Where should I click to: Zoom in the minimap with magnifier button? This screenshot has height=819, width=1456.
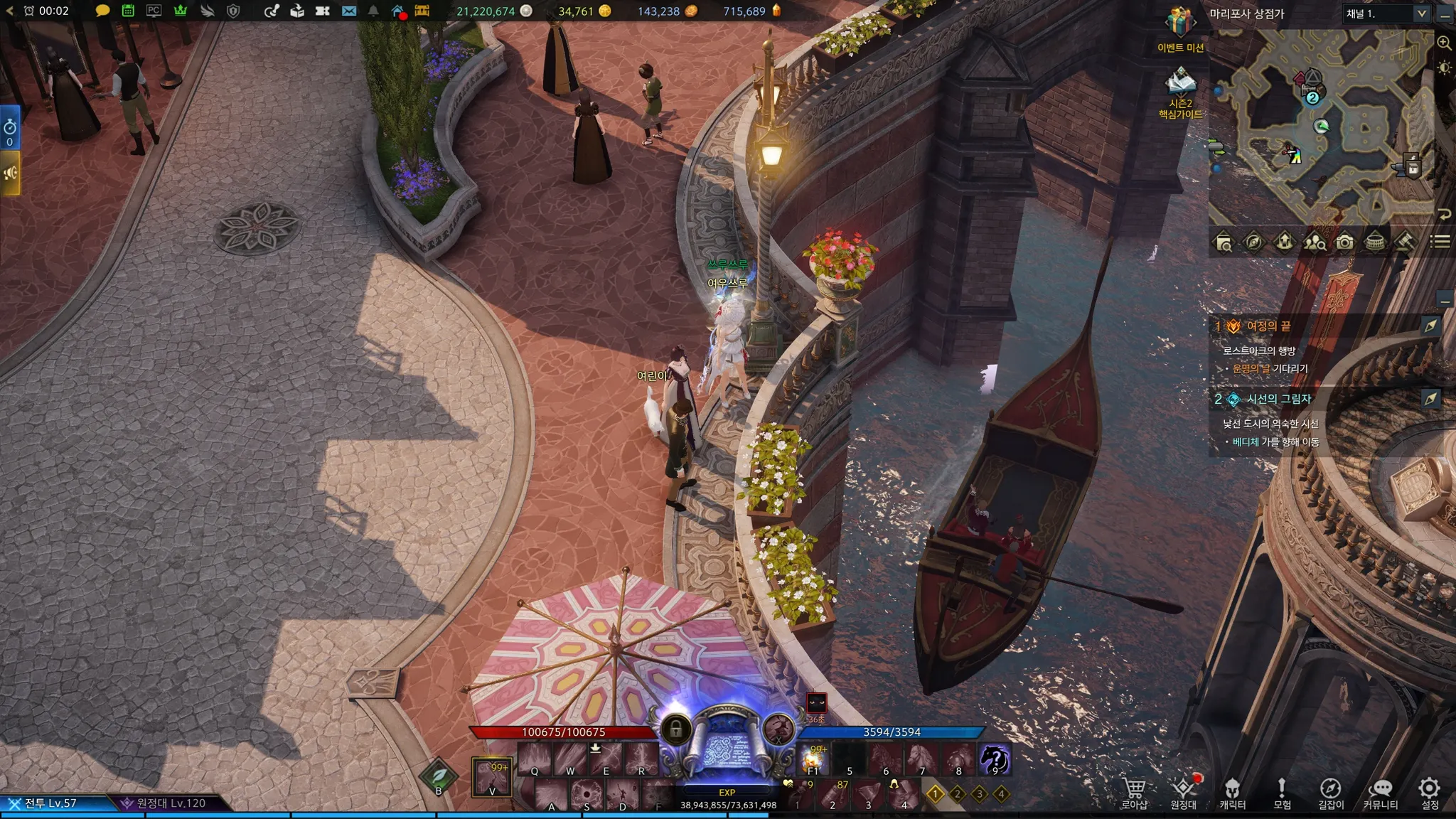pyautogui.click(x=1444, y=43)
